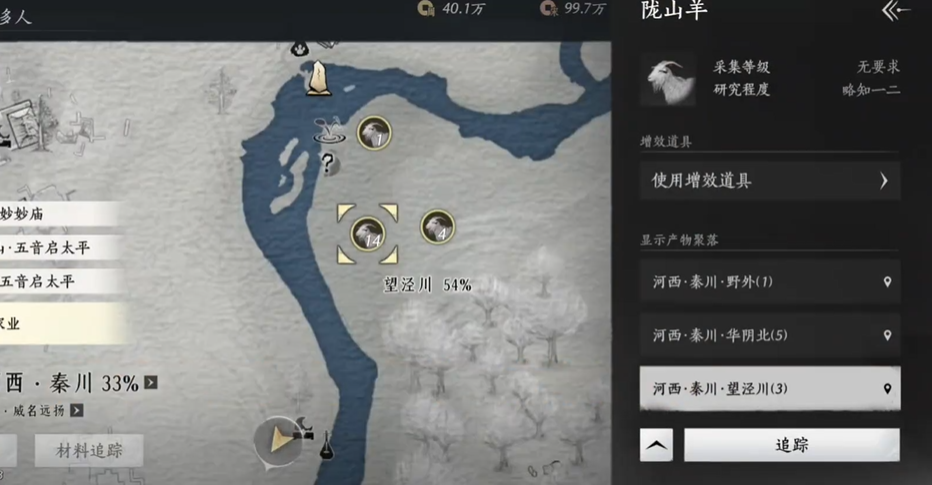Viewport: 932px width, 485px height.
Task: Select the sheep marker numbered 14
Action: coord(368,235)
